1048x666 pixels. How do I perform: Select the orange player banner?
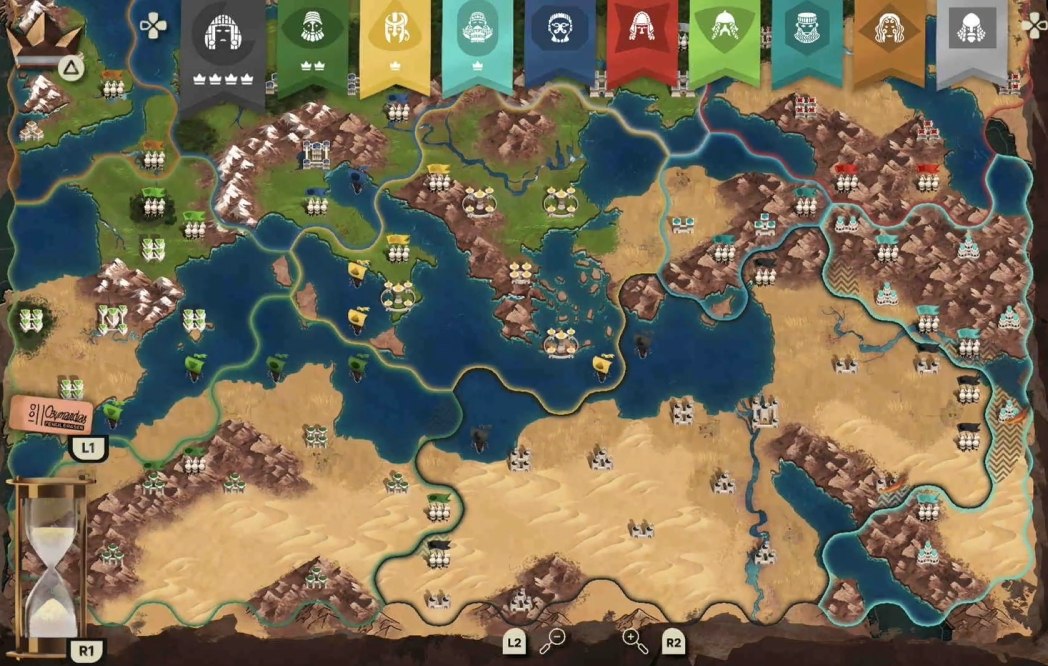coord(889,40)
